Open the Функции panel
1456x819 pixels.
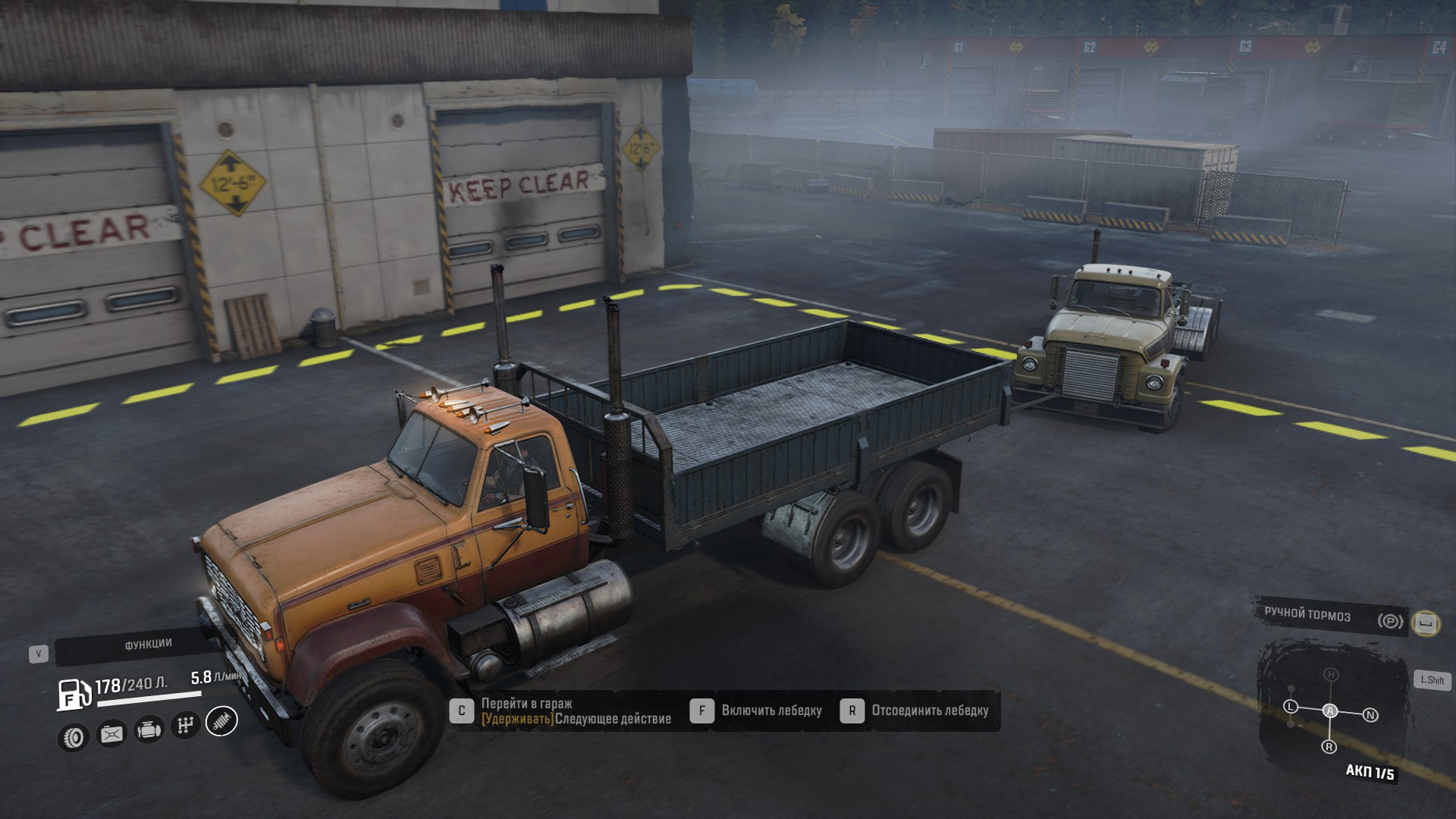(x=148, y=645)
